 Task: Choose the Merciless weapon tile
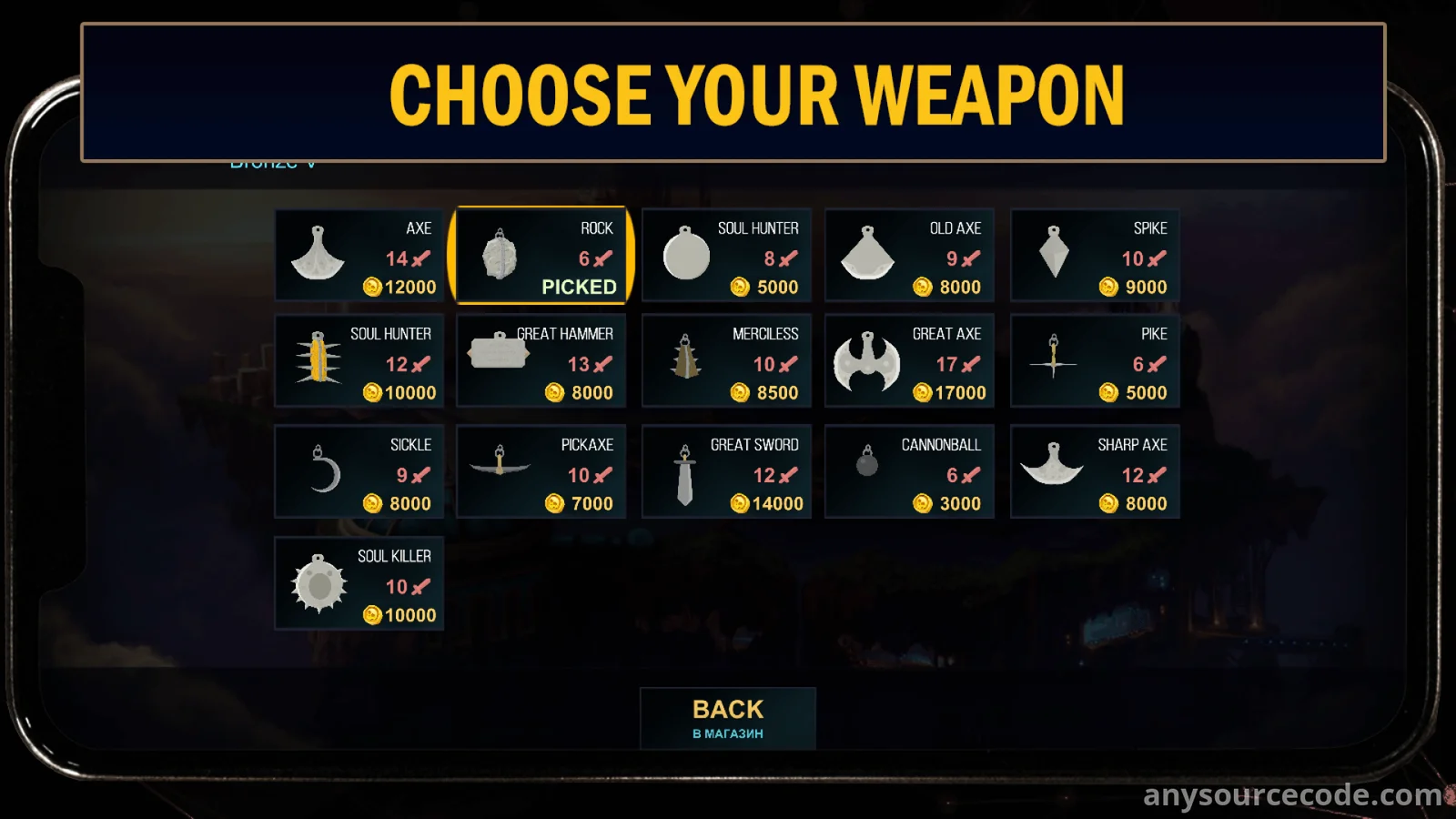coord(726,361)
